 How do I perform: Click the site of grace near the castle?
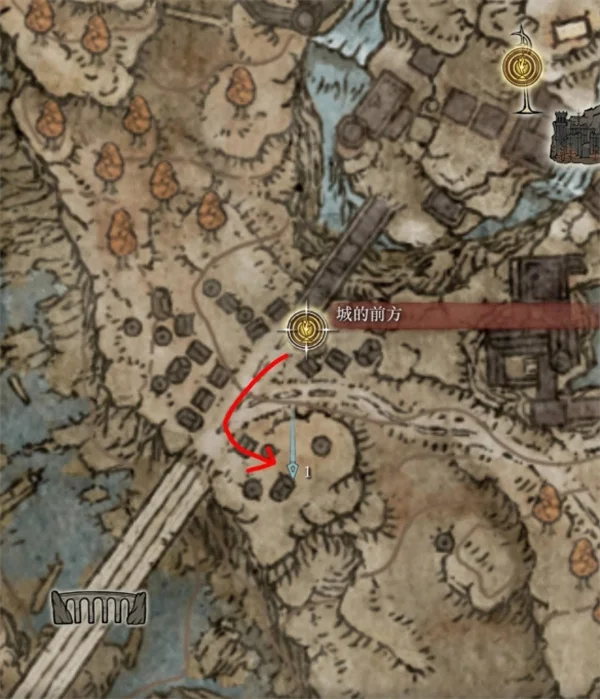(x=522, y=66)
